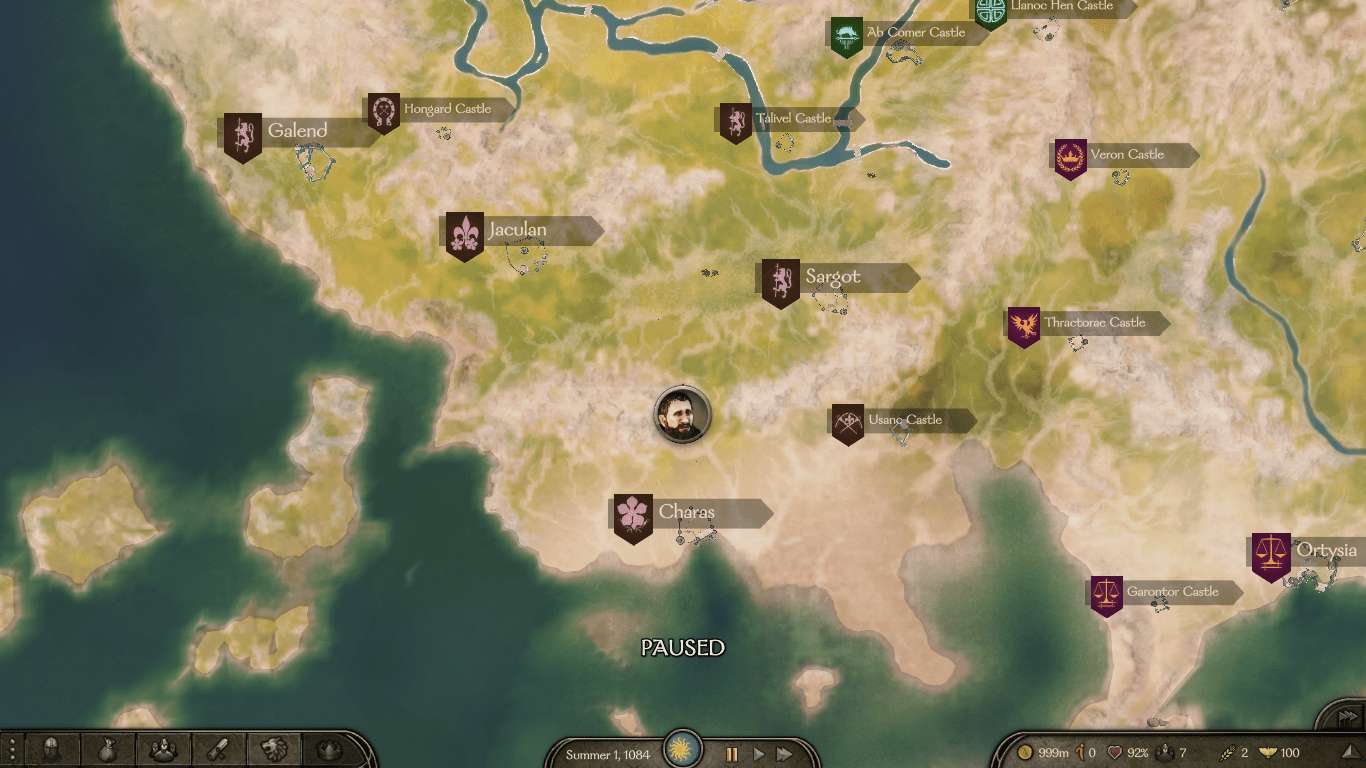Screen dimensions: 1366x768
Task: Open the kingdom screen crown icon
Action: (x=328, y=750)
